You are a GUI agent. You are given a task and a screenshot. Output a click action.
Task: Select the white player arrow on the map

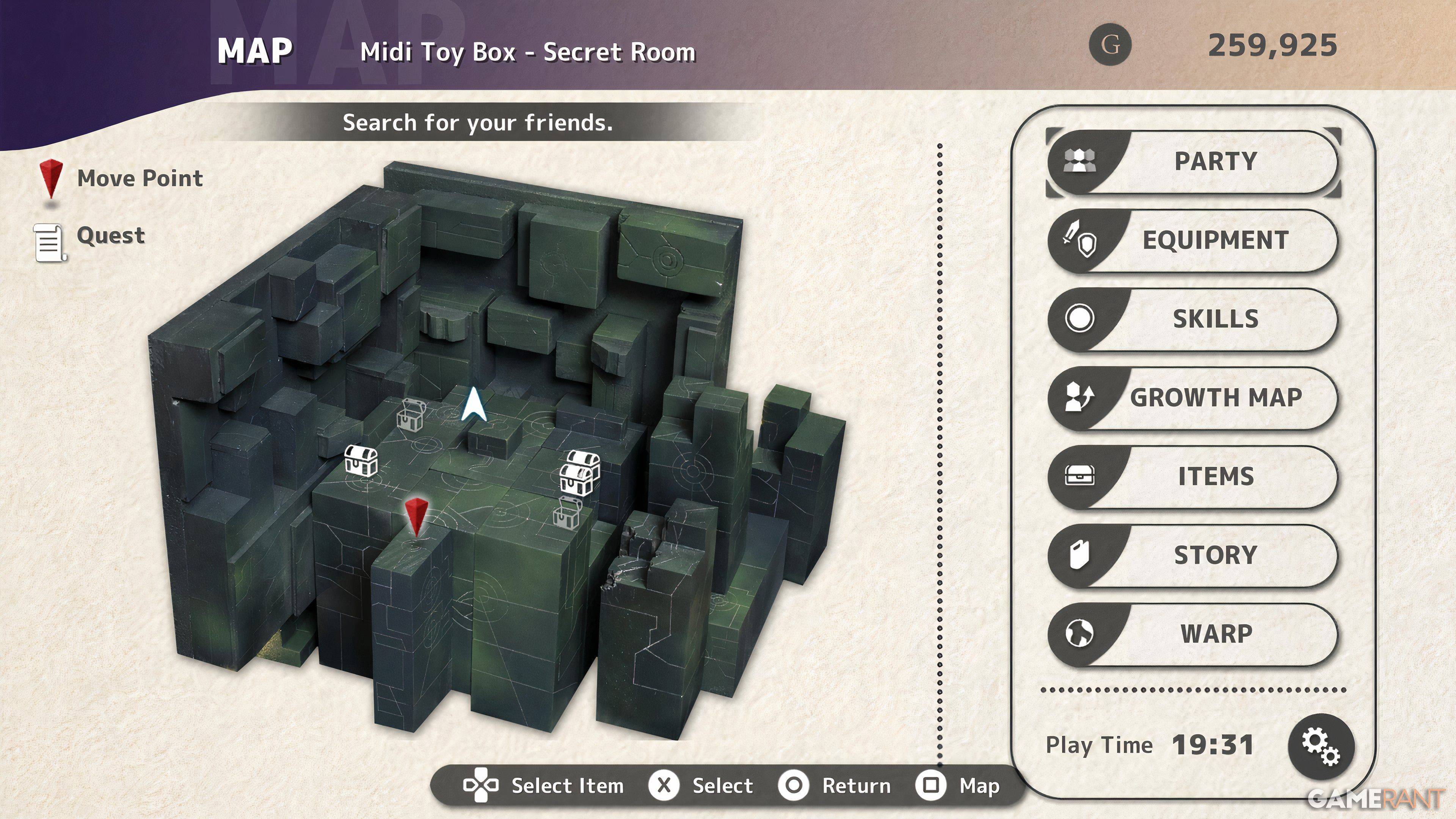(x=474, y=405)
